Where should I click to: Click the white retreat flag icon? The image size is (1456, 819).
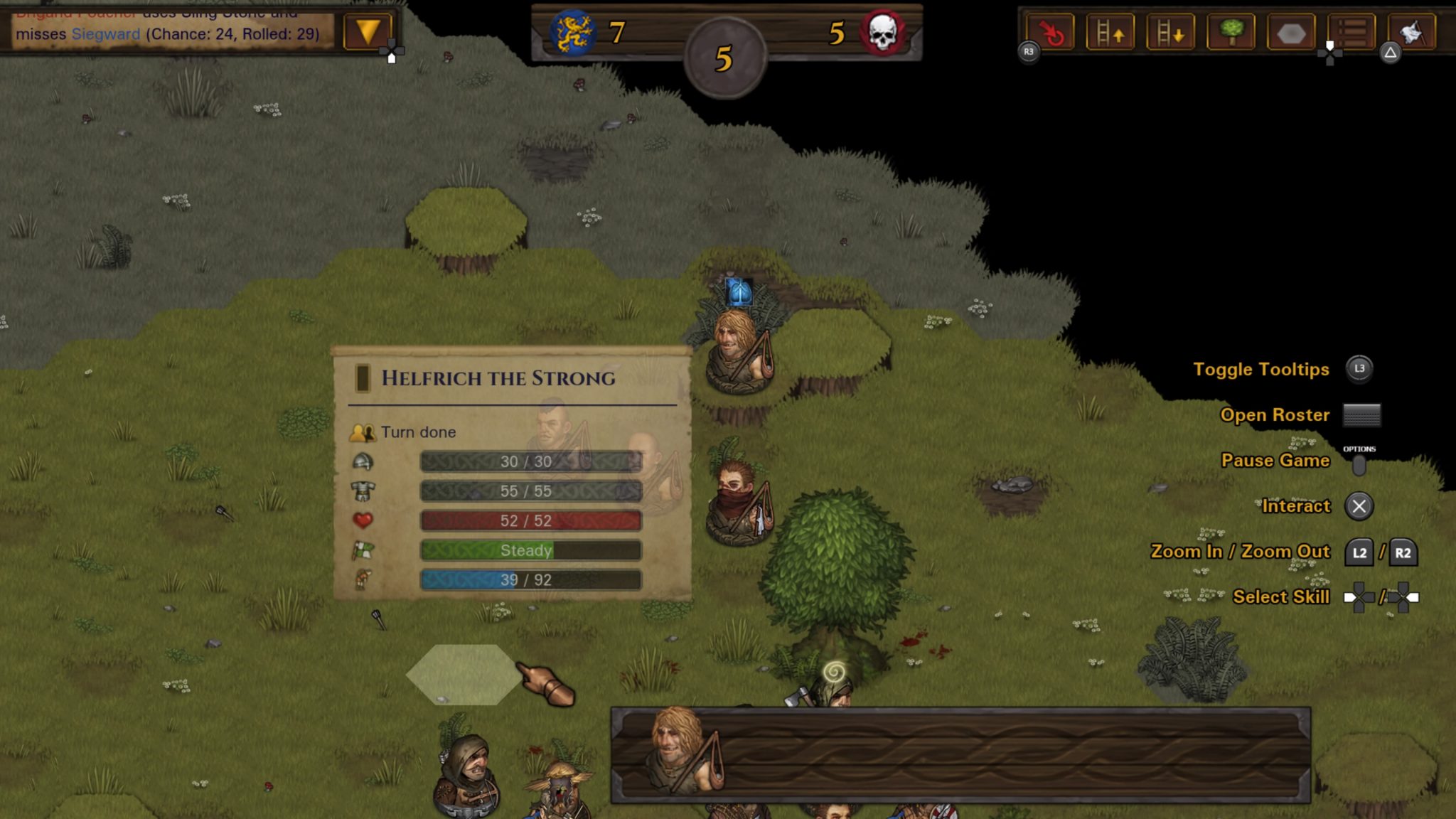tap(1413, 32)
